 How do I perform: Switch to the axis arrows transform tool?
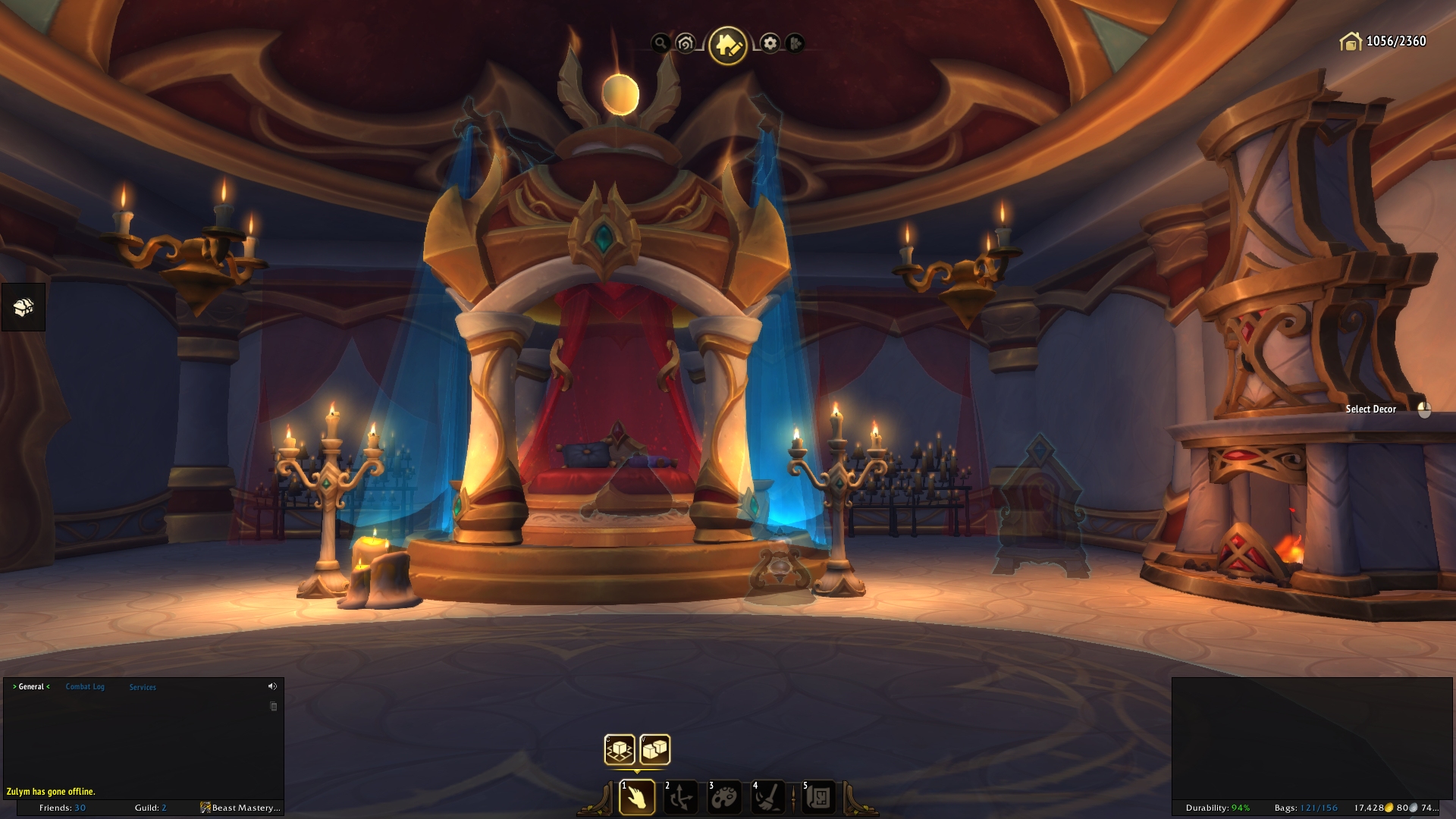coord(680,798)
